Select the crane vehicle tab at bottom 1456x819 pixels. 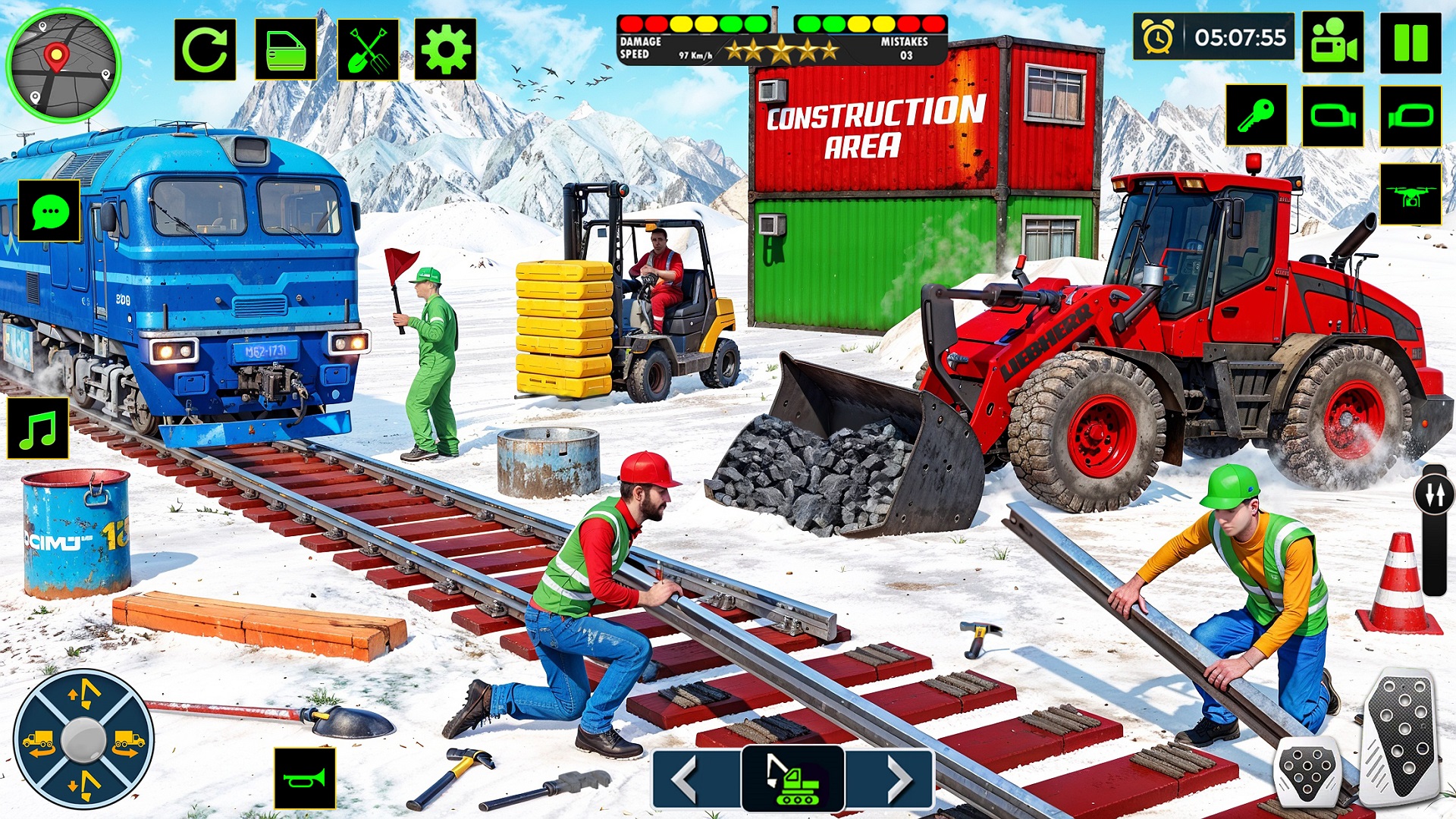793,777
